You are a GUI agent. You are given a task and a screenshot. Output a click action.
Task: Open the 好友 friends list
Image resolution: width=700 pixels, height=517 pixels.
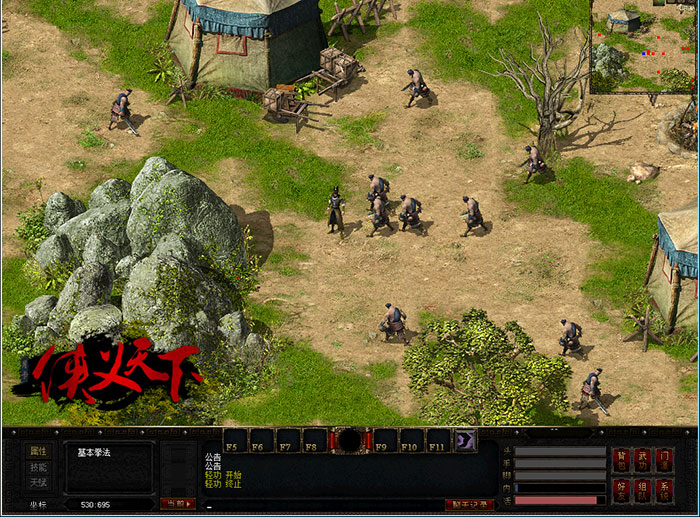(x=621, y=490)
